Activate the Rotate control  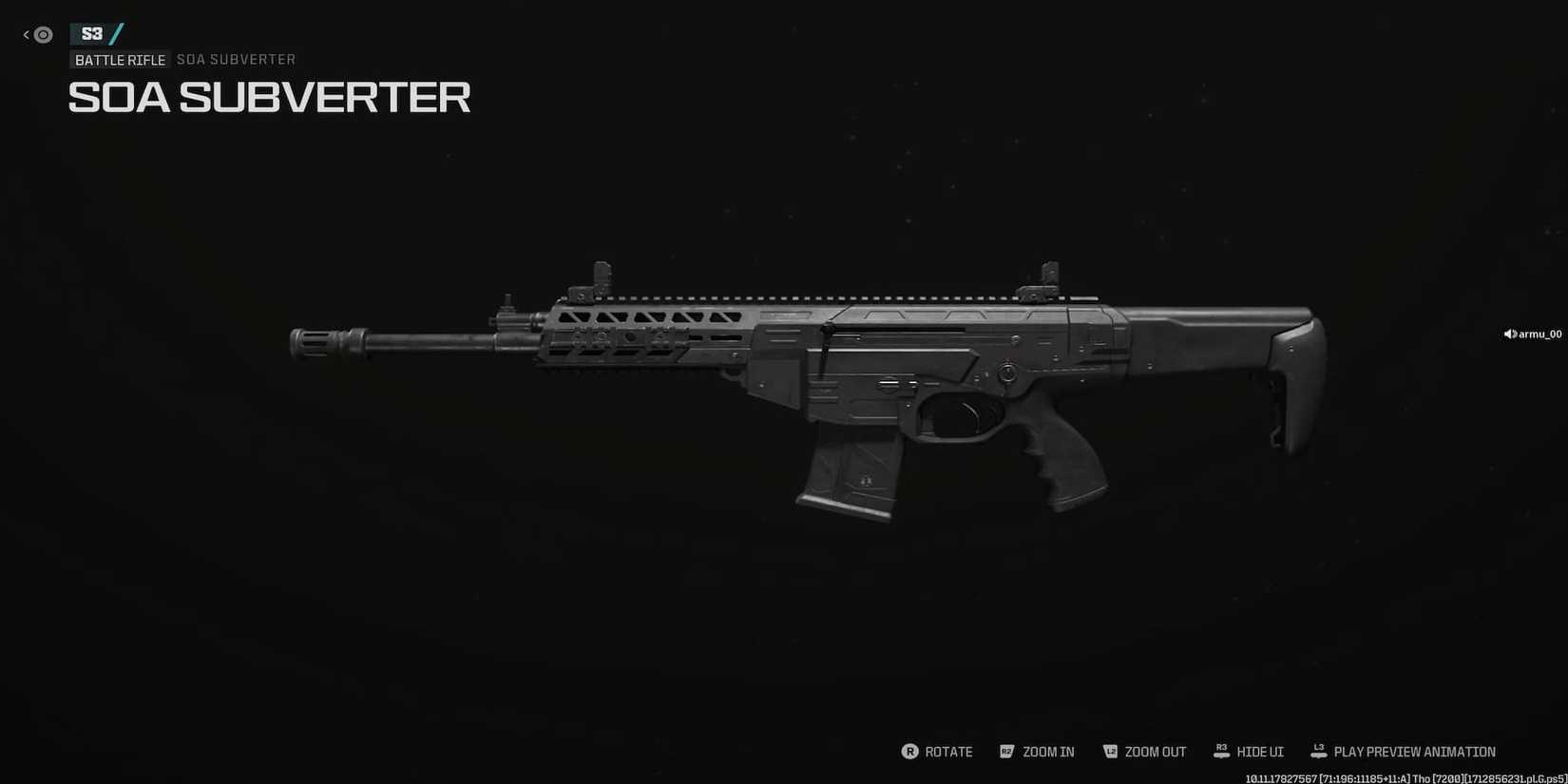(x=948, y=752)
